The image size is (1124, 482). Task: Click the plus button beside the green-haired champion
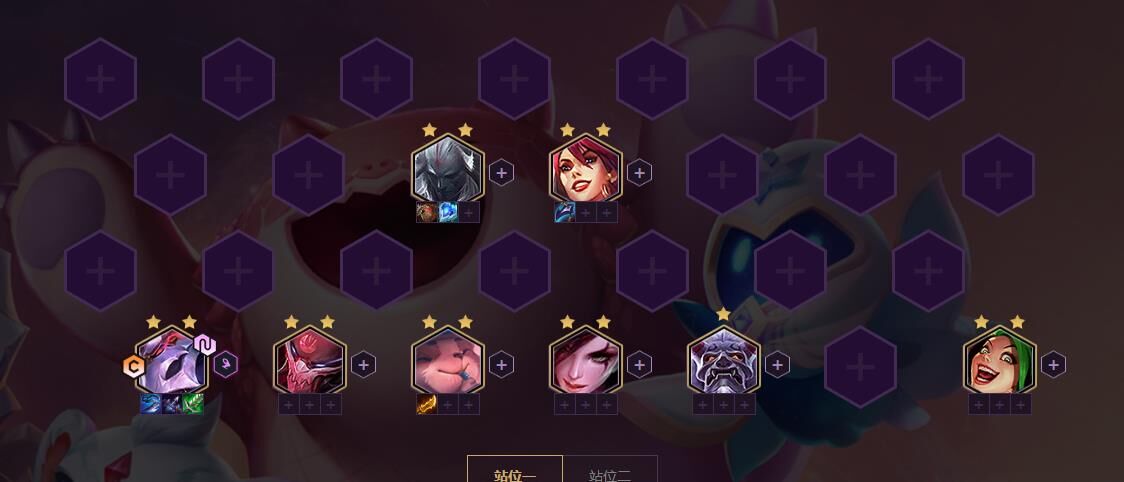[x=1053, y=365]
